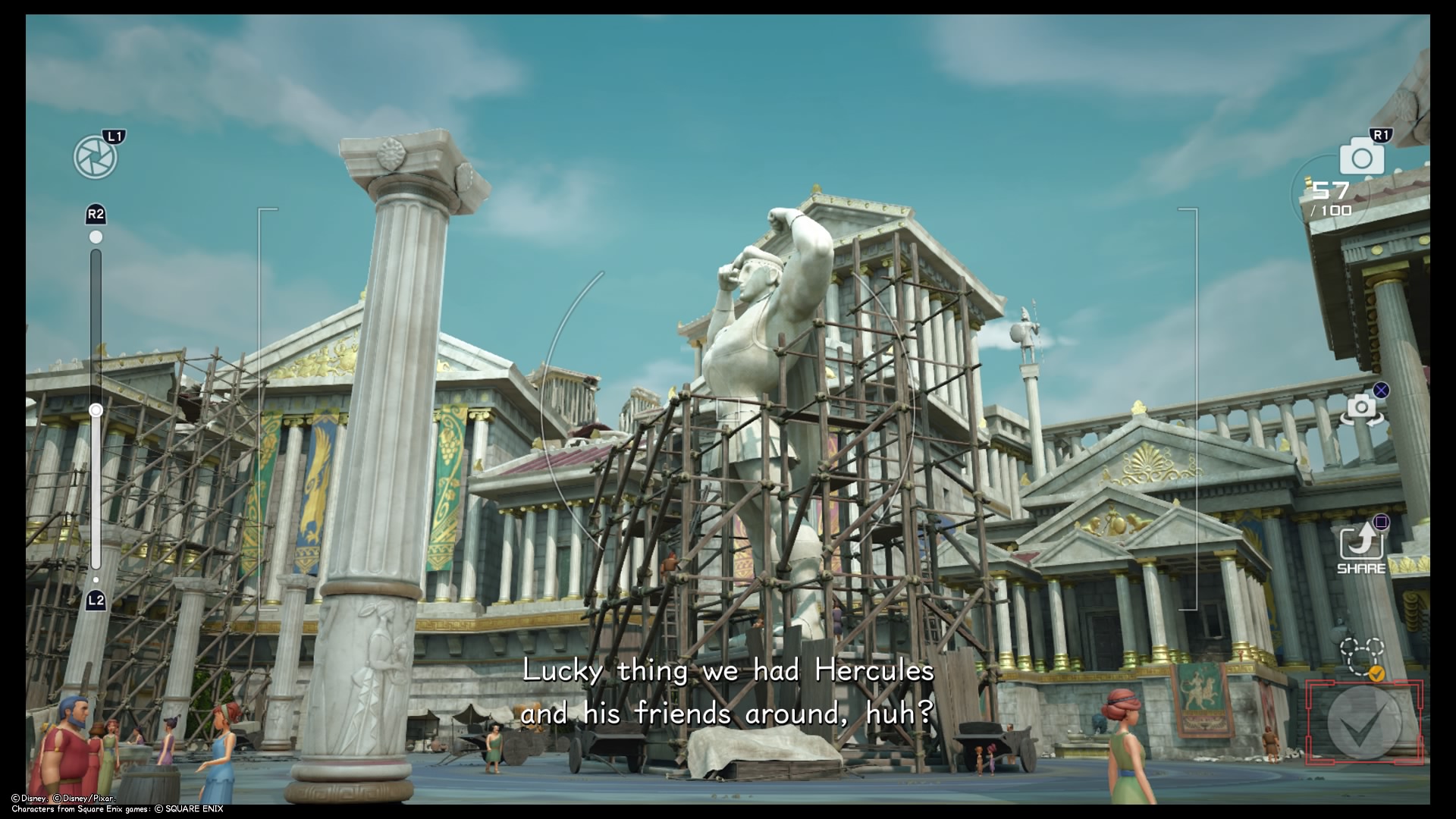Click the Square button badge above SHARE
The width and height of the screenshot is (1456, 819).
click(x=1381, y=521)
